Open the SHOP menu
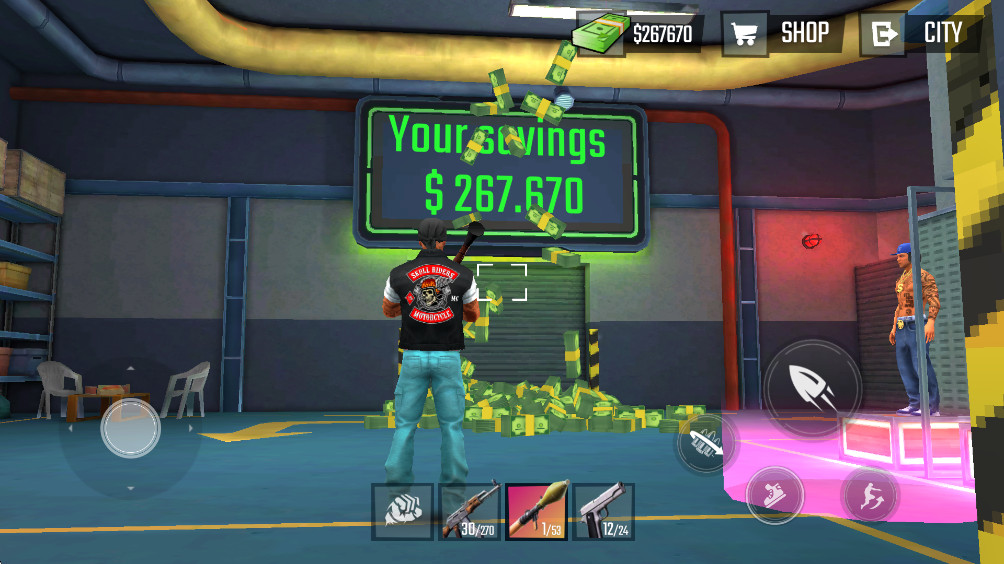Image resolution: width=1004 pixels, height=564 pixels. point(782,33)
